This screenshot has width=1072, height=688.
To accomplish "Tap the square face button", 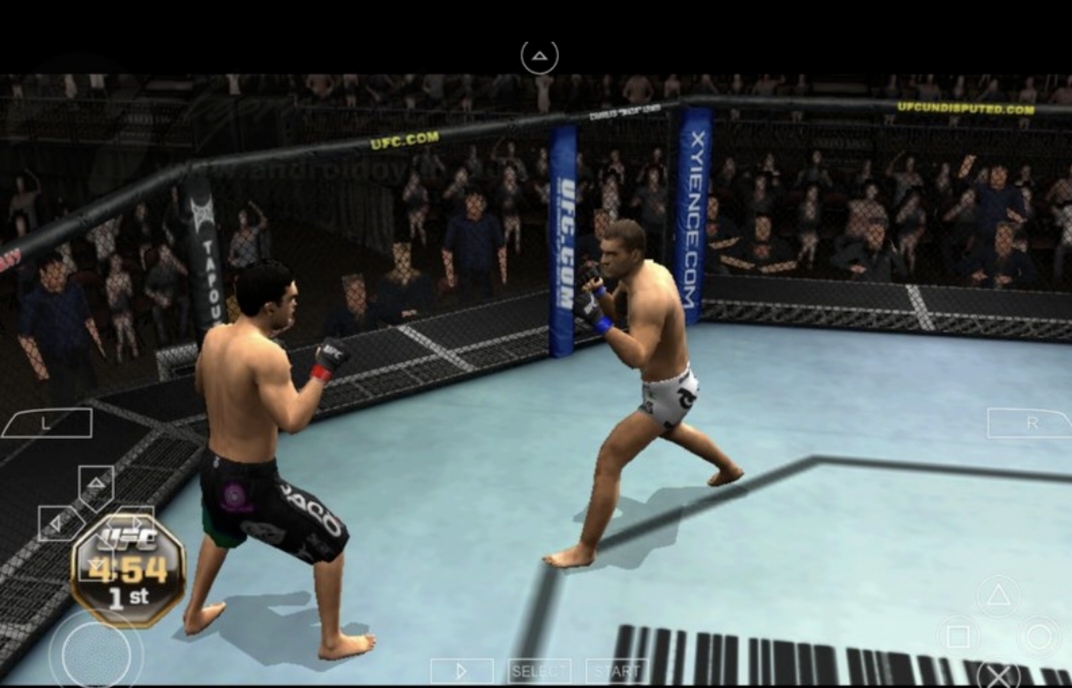I will (x=958, y=636).
